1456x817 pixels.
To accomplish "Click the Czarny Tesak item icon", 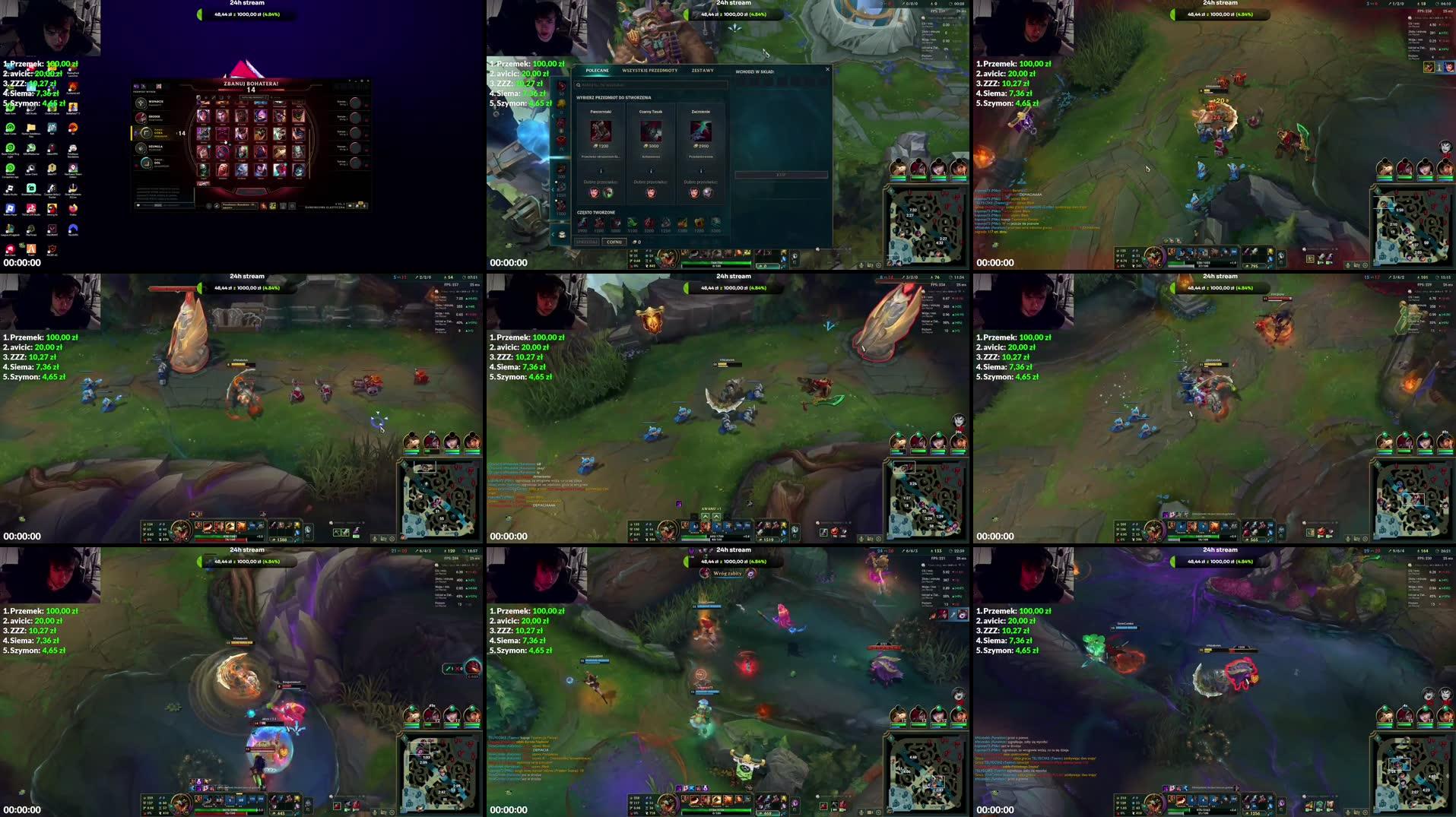I will (x=652, y=131).
